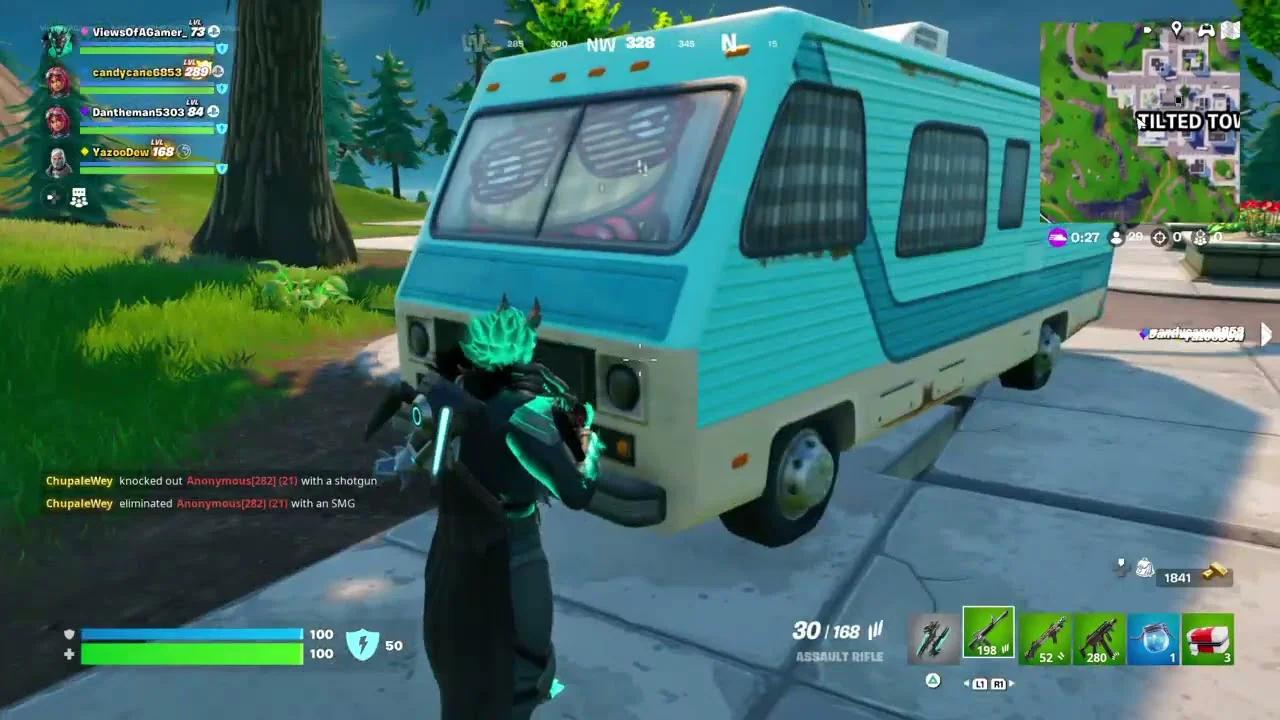Click the shield lightning bolt icon
The height and width of the screenshot is (720, 1280).
(364, 646)
